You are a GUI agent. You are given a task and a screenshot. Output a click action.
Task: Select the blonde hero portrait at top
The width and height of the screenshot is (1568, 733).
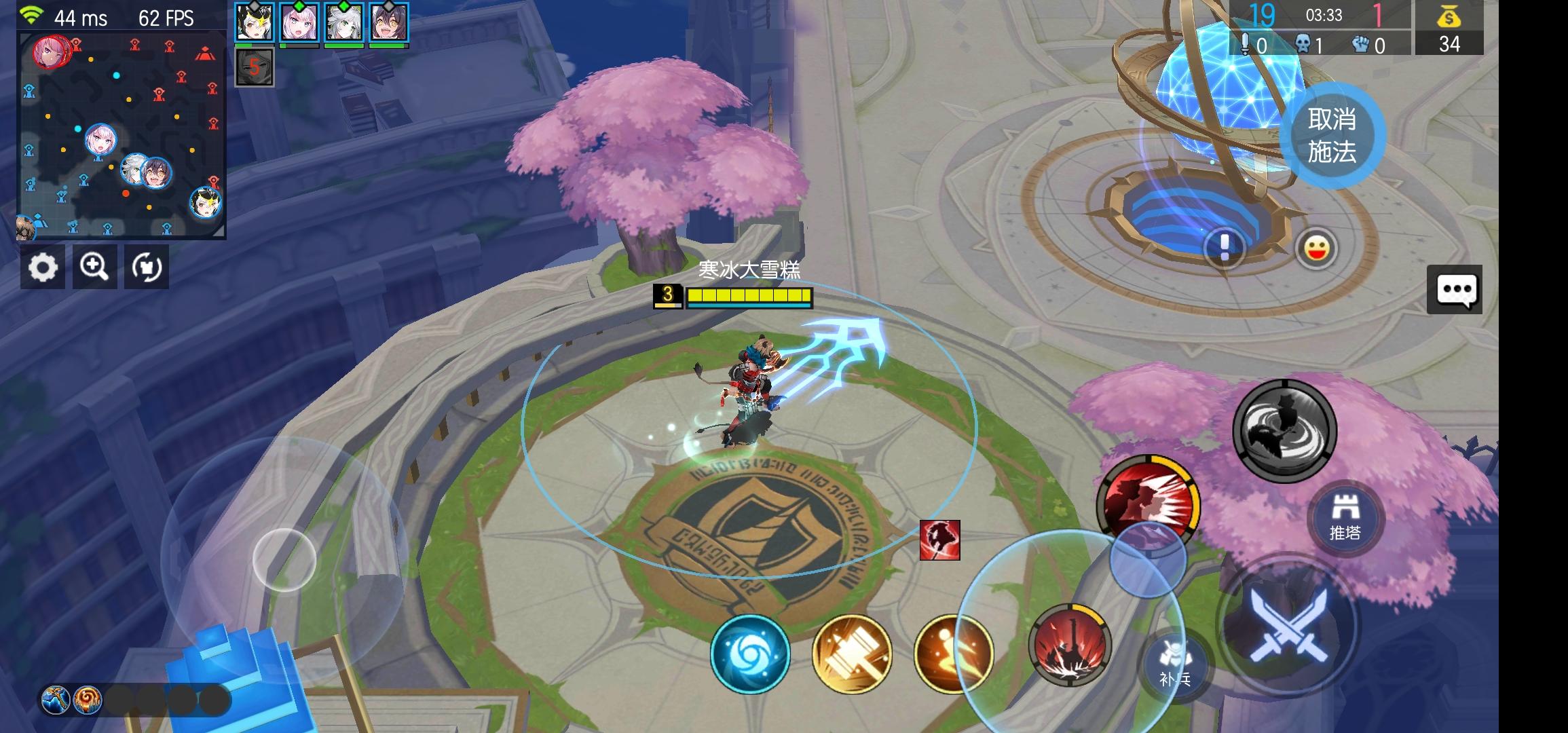click(255, 24)
